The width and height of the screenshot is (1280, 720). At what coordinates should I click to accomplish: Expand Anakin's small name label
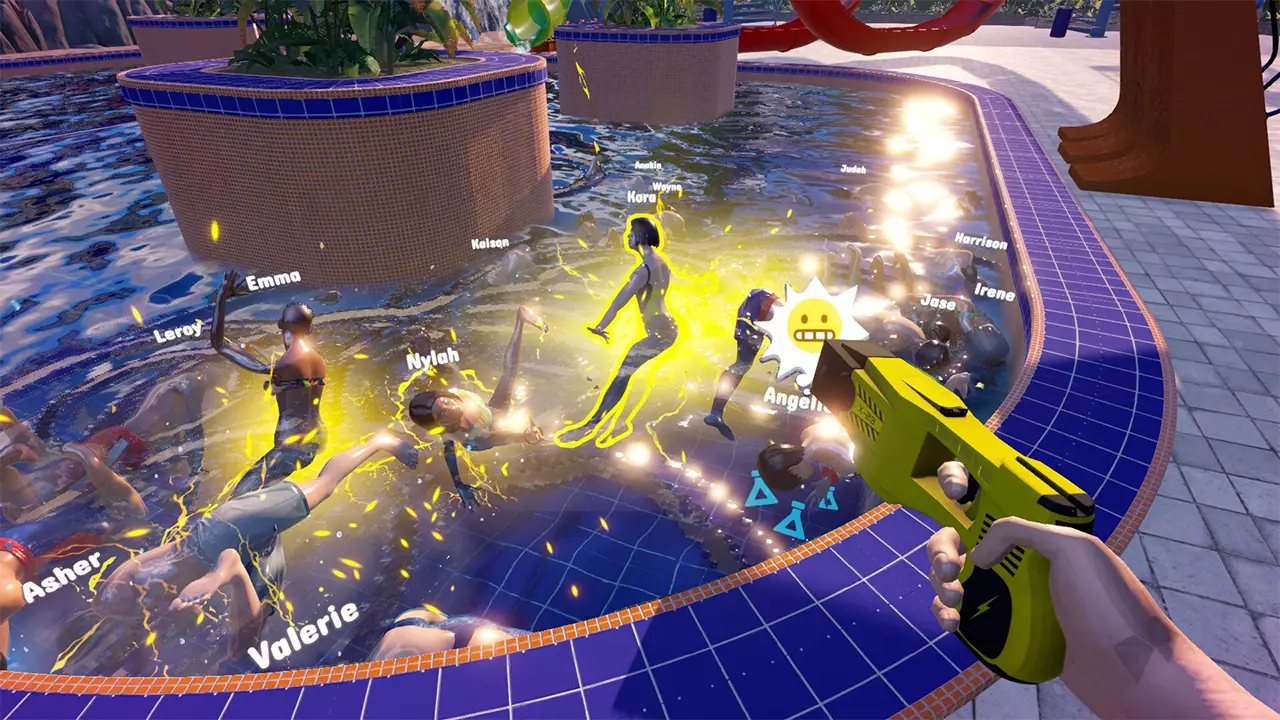[x=648, y=166]
